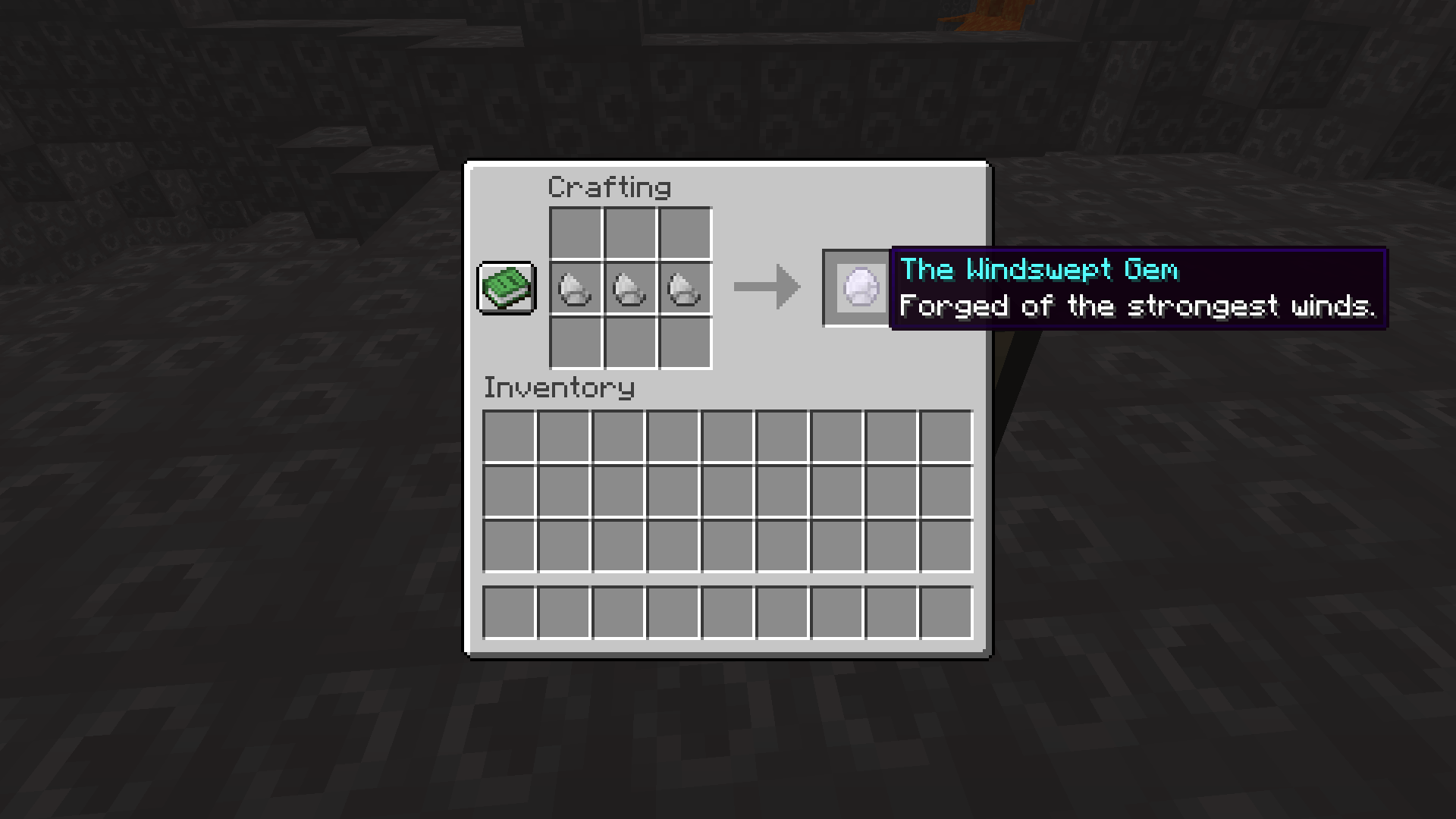Click the middle phantom membrane in the crafting grid
The image size is (1456, 819).
tap(629, 288)
